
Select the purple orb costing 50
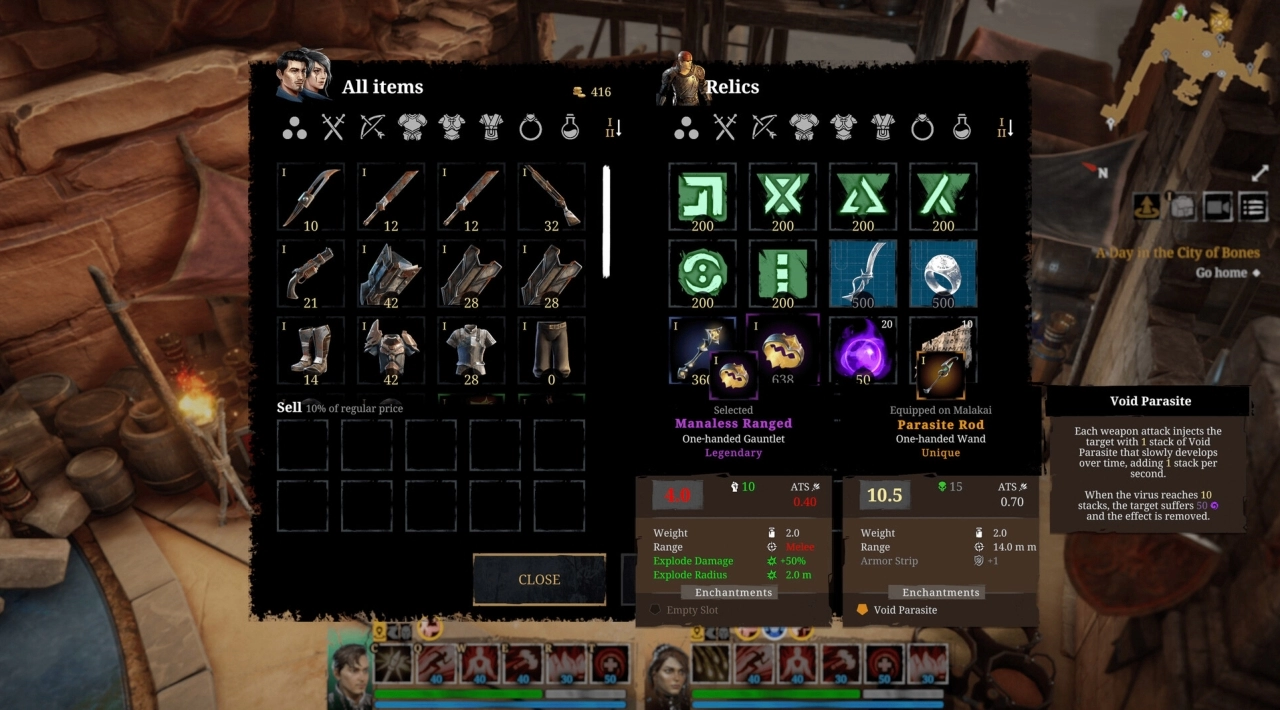click(x=863, y=351)
